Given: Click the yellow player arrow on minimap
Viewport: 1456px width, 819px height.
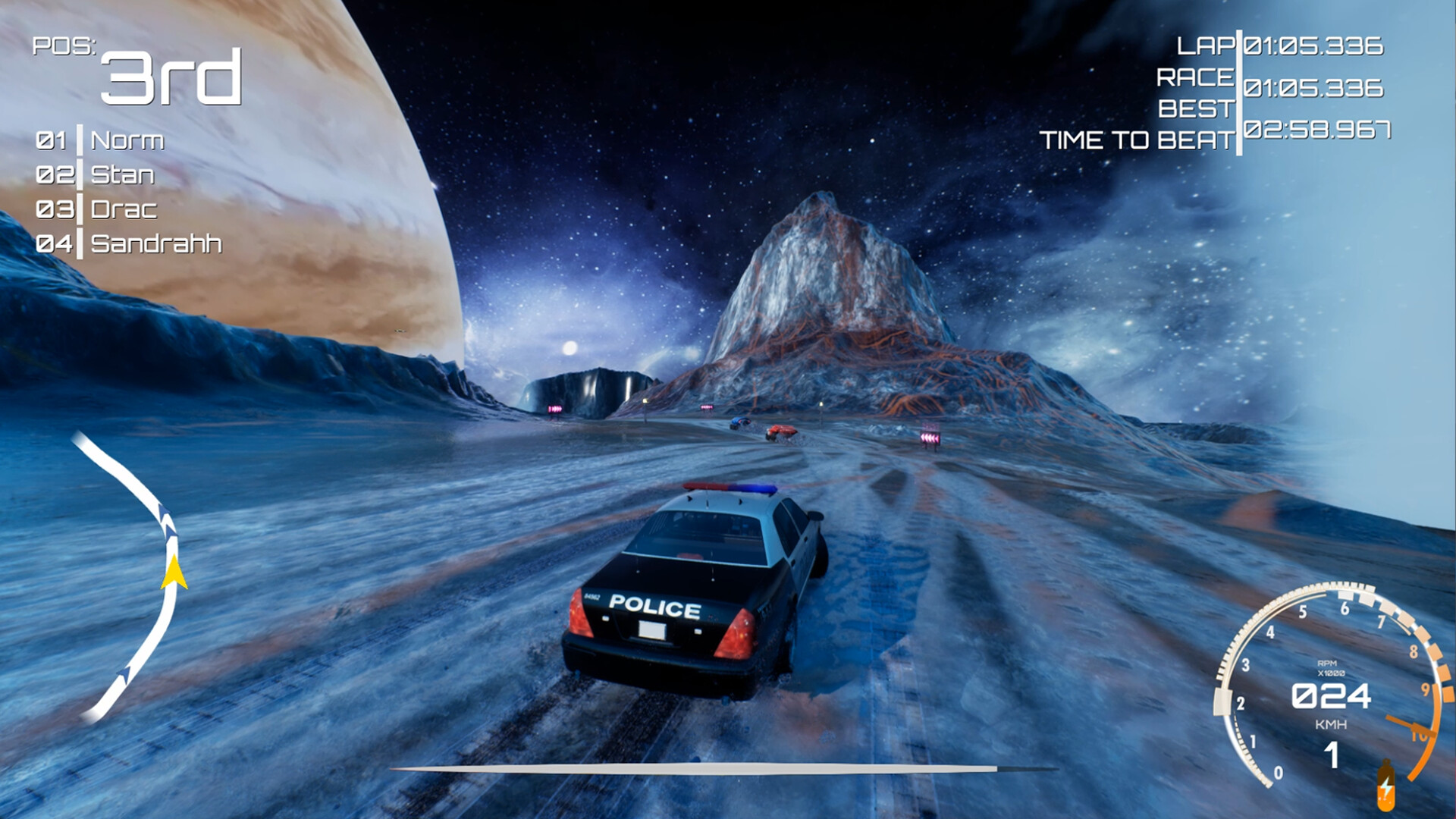Looking at the screenshot, I should [174, 573].
